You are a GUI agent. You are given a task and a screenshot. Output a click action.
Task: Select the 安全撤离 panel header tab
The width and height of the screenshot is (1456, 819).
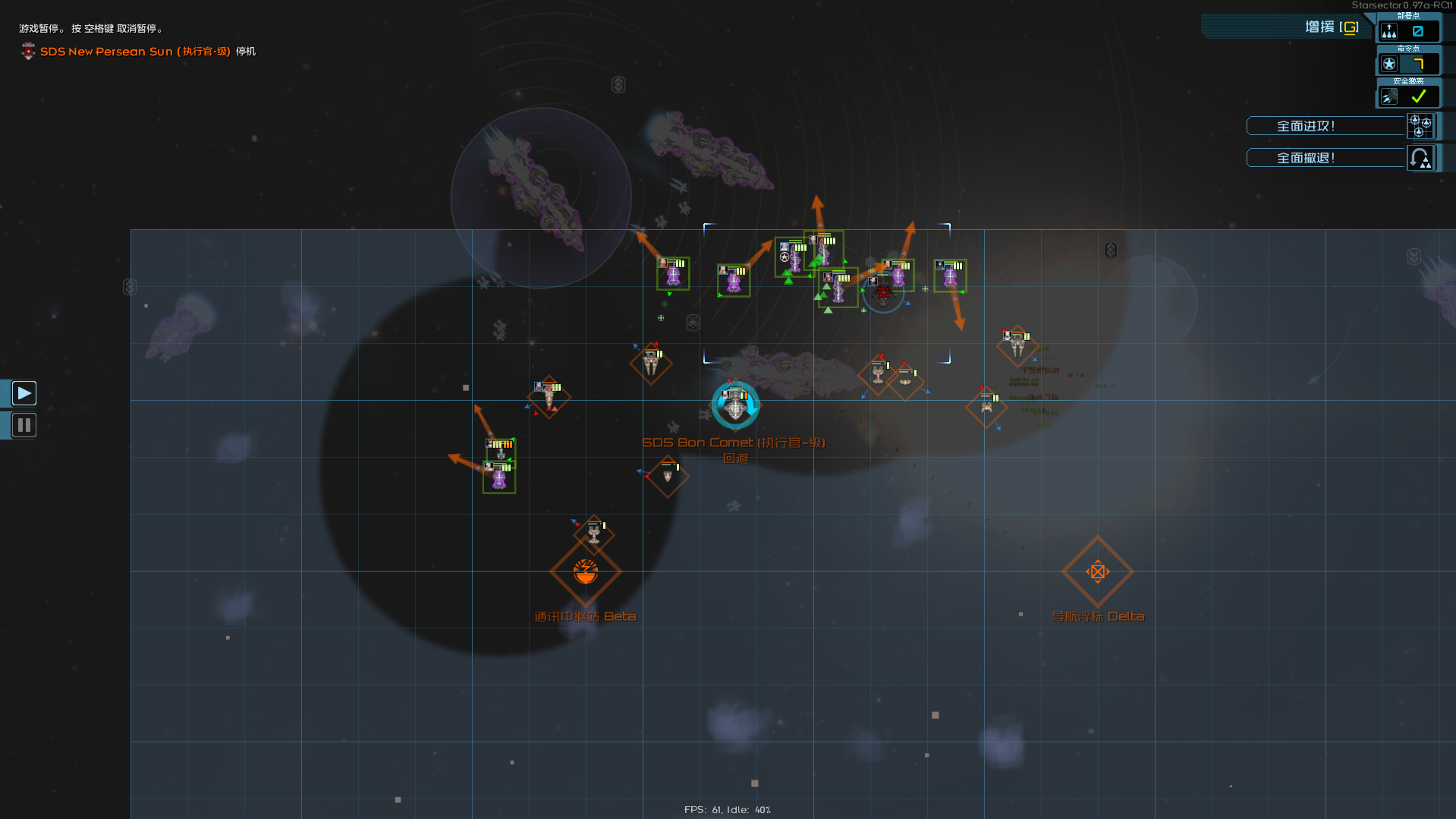pyautogui.click(x=1409, y=80)
